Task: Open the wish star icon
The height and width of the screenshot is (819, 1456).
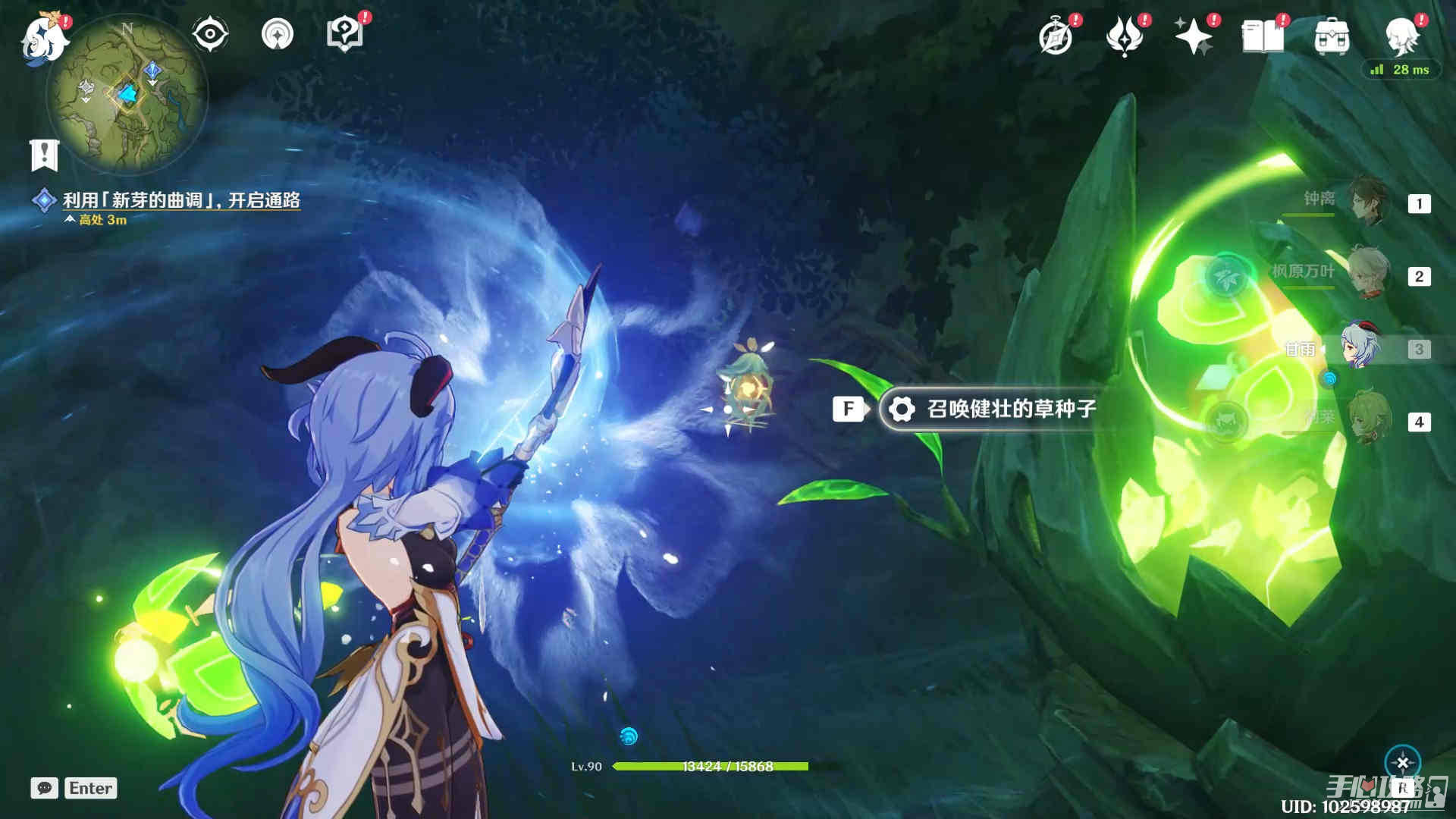Action: (1192, 36)
